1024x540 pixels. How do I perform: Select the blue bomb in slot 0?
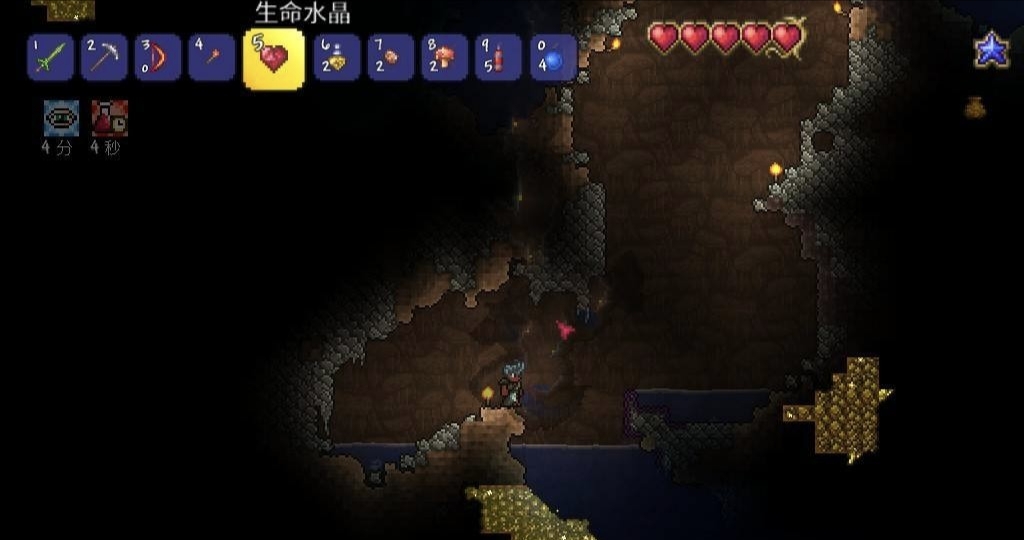pos(553,57)
